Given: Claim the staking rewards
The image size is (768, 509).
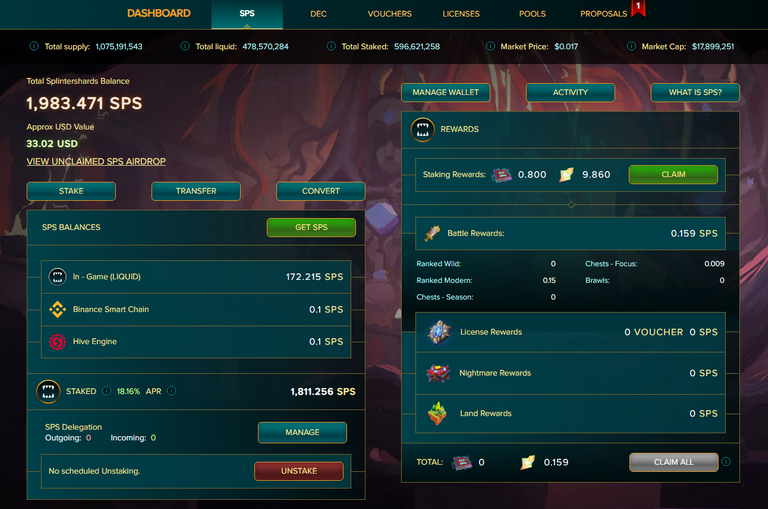Looking at the screenshot, I should (x=673, y=174).
